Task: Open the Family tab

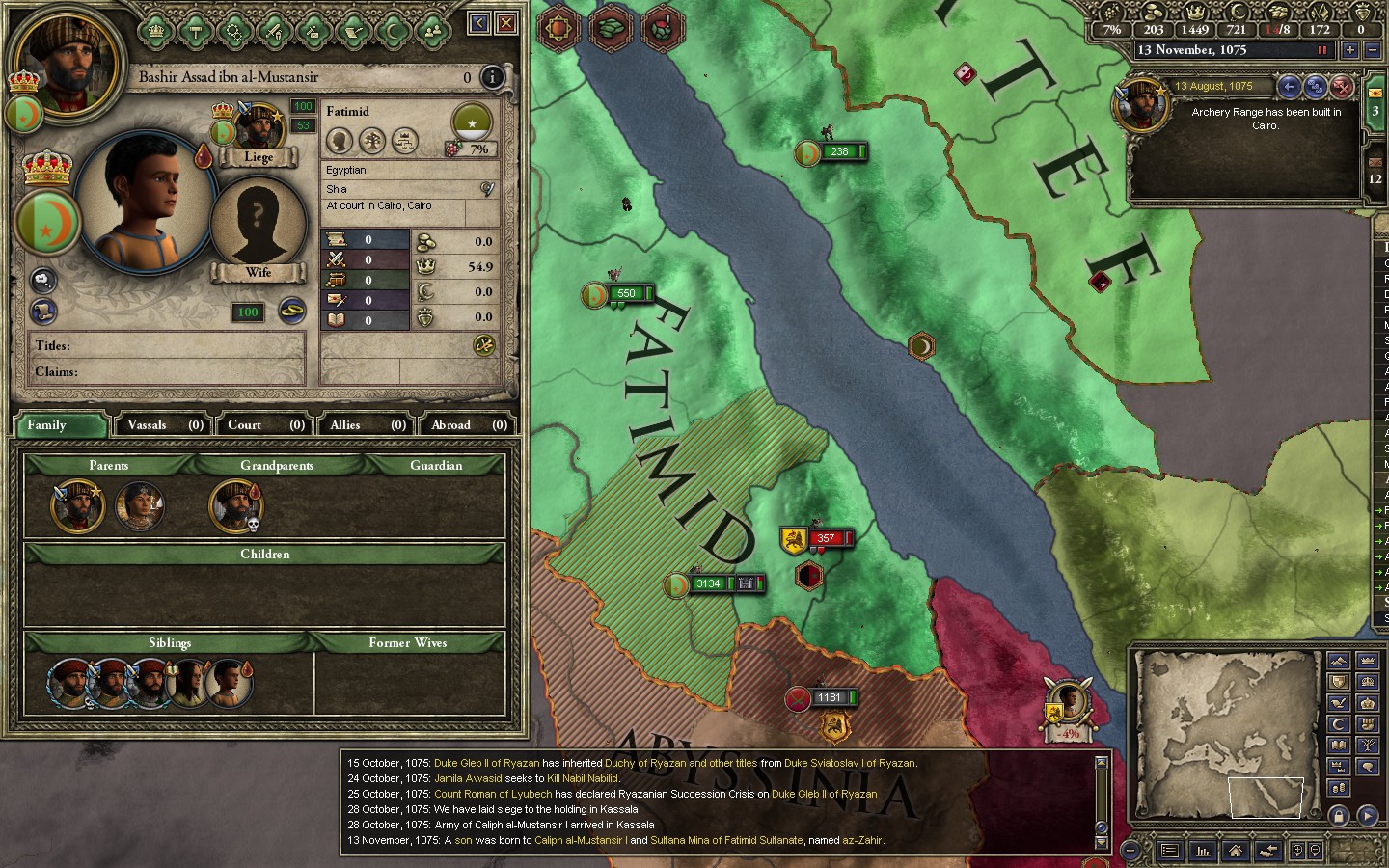Action: (x=60, y=424)
